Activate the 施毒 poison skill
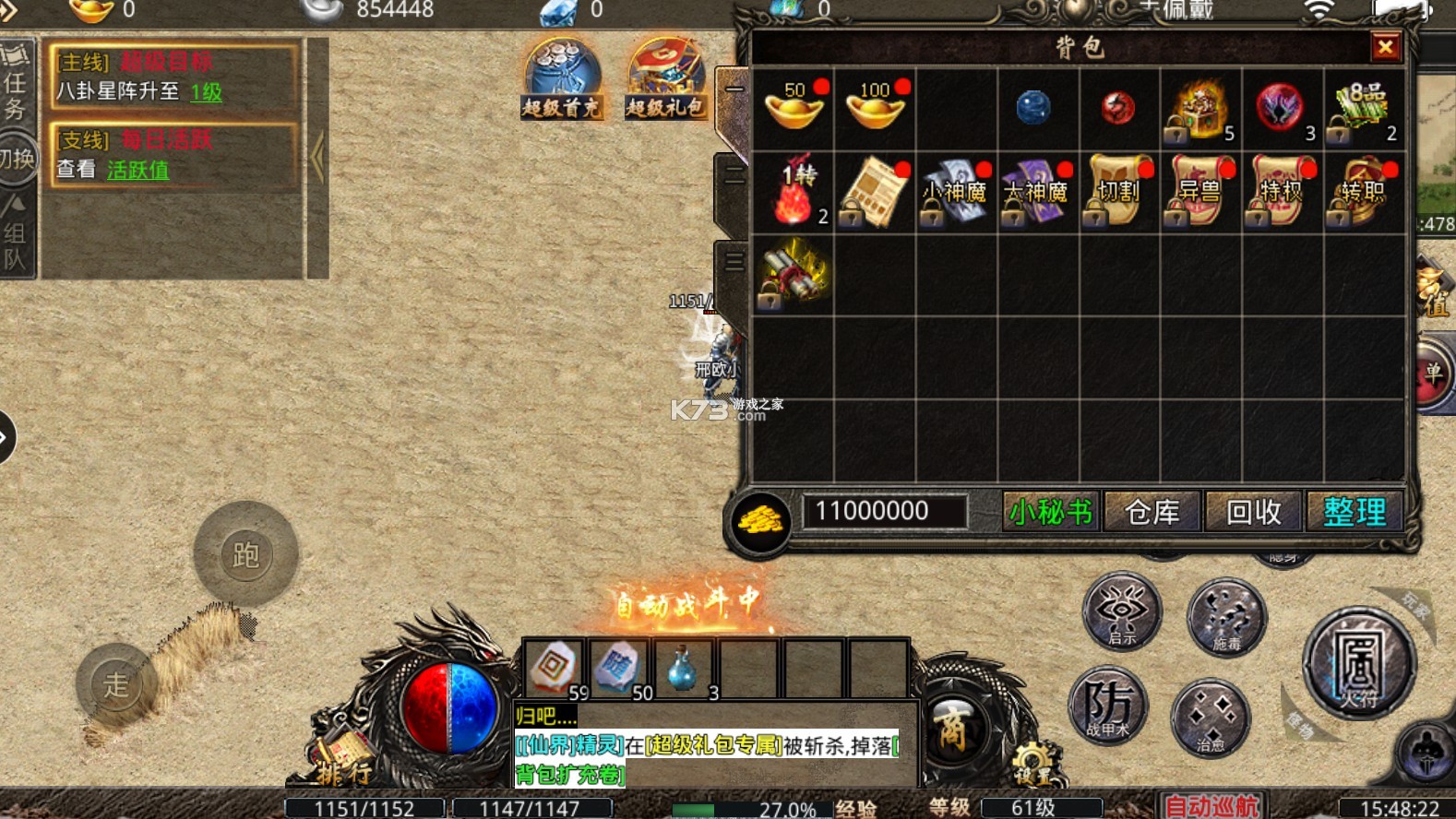The height and width of the screenshot is (819, 1456). pos(1226,617)
